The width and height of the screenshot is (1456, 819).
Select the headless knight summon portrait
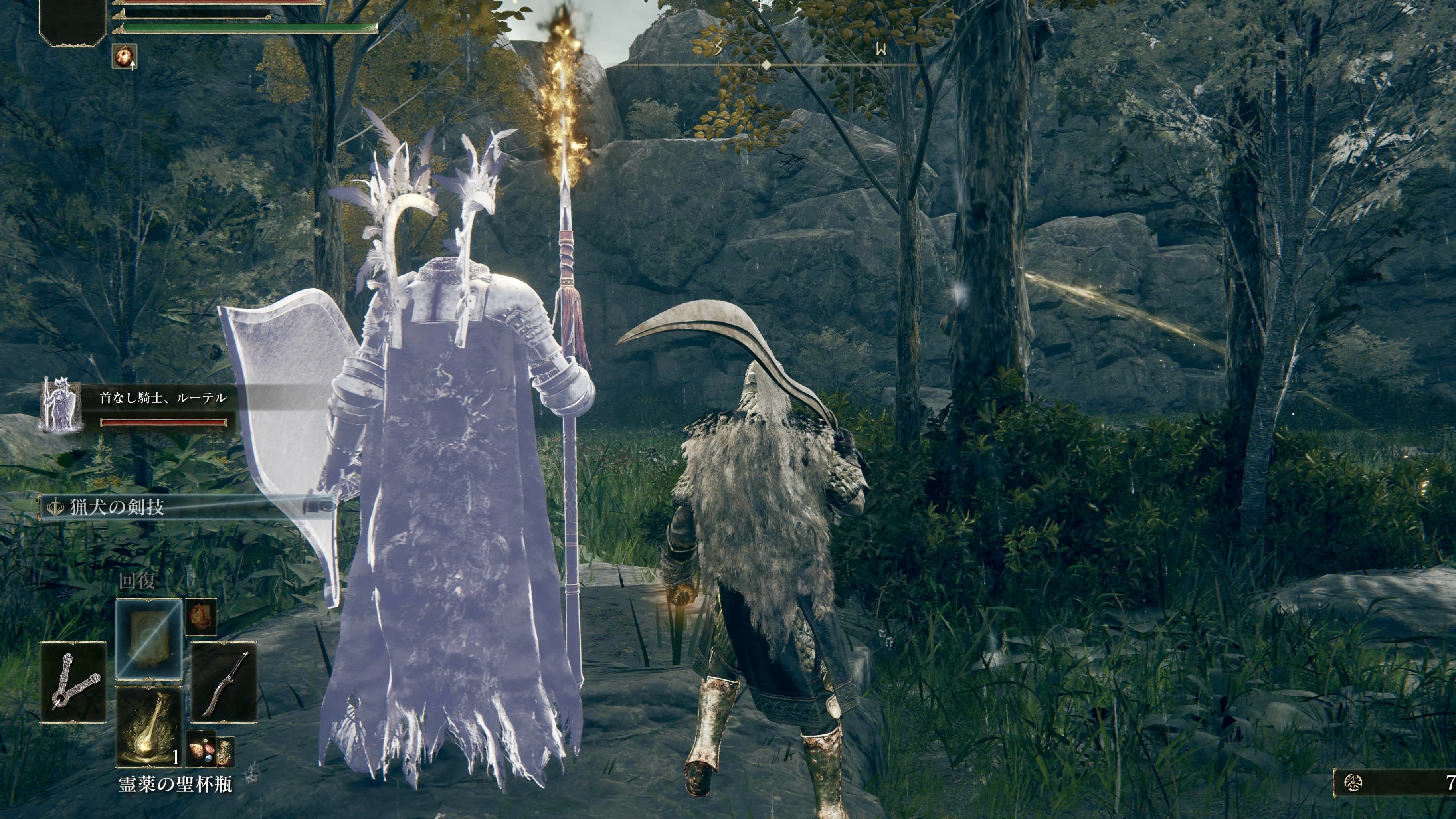coord(61,405)
